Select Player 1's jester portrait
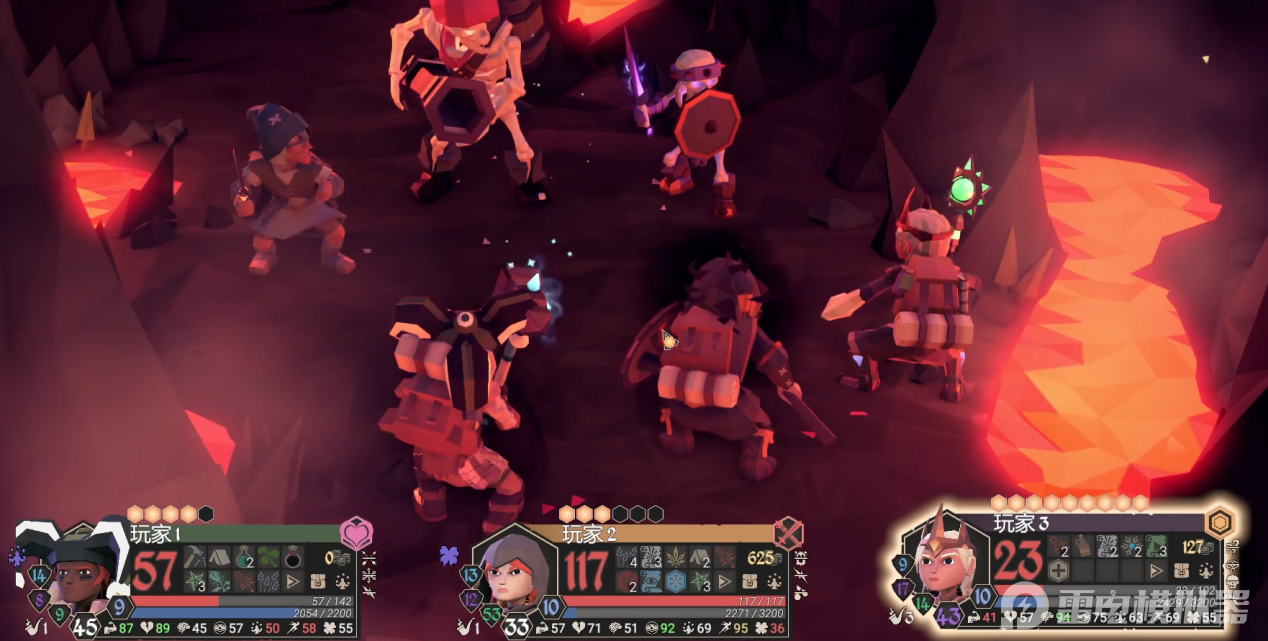 pos(75,577)
